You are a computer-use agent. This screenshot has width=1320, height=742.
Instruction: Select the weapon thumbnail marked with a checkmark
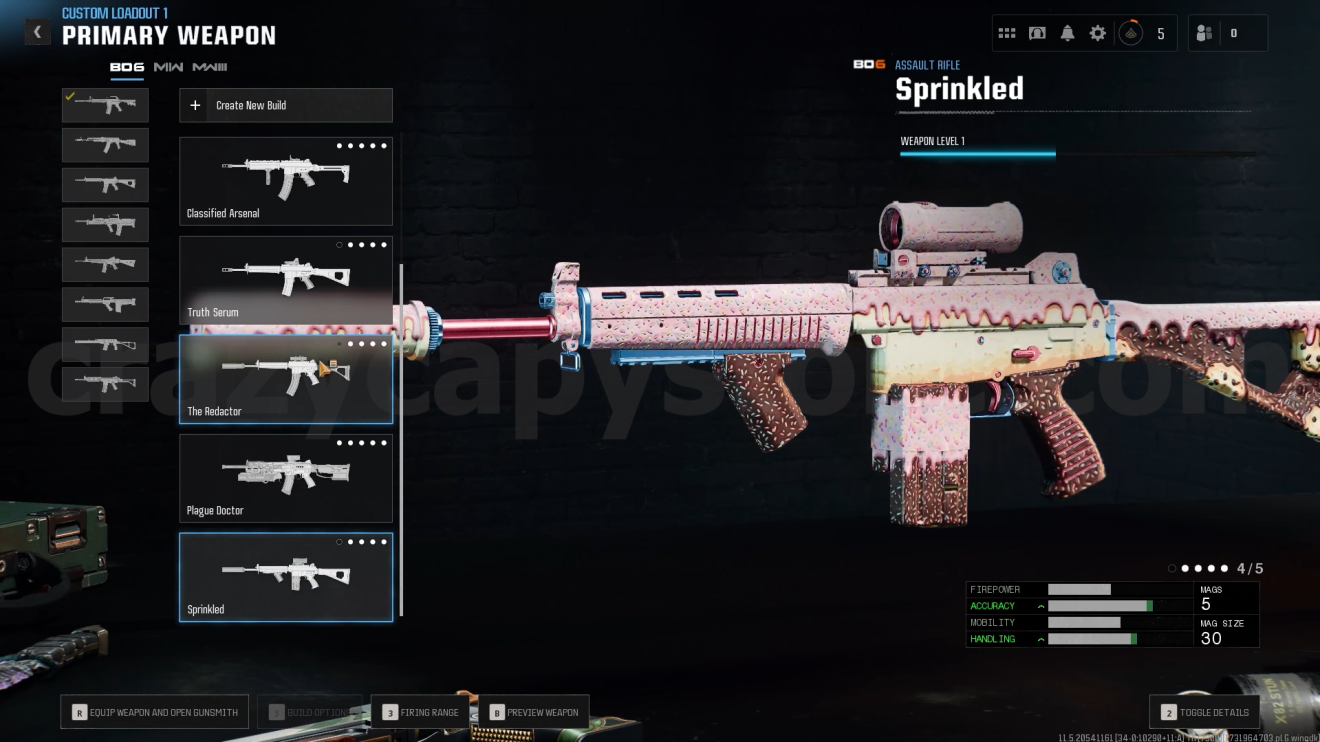[105, 105]
